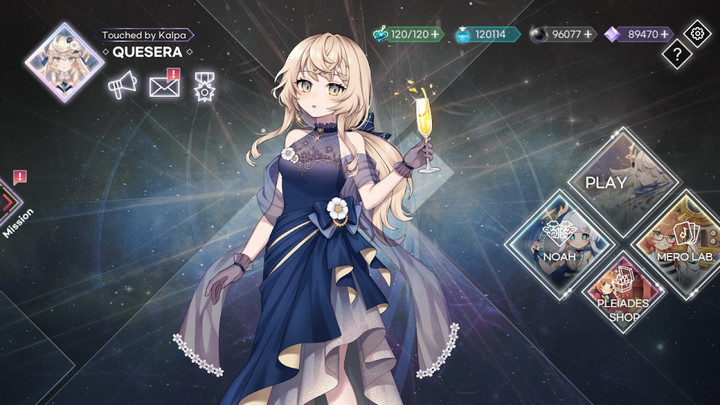Open the player profile avatar

(x=64, y=62)
